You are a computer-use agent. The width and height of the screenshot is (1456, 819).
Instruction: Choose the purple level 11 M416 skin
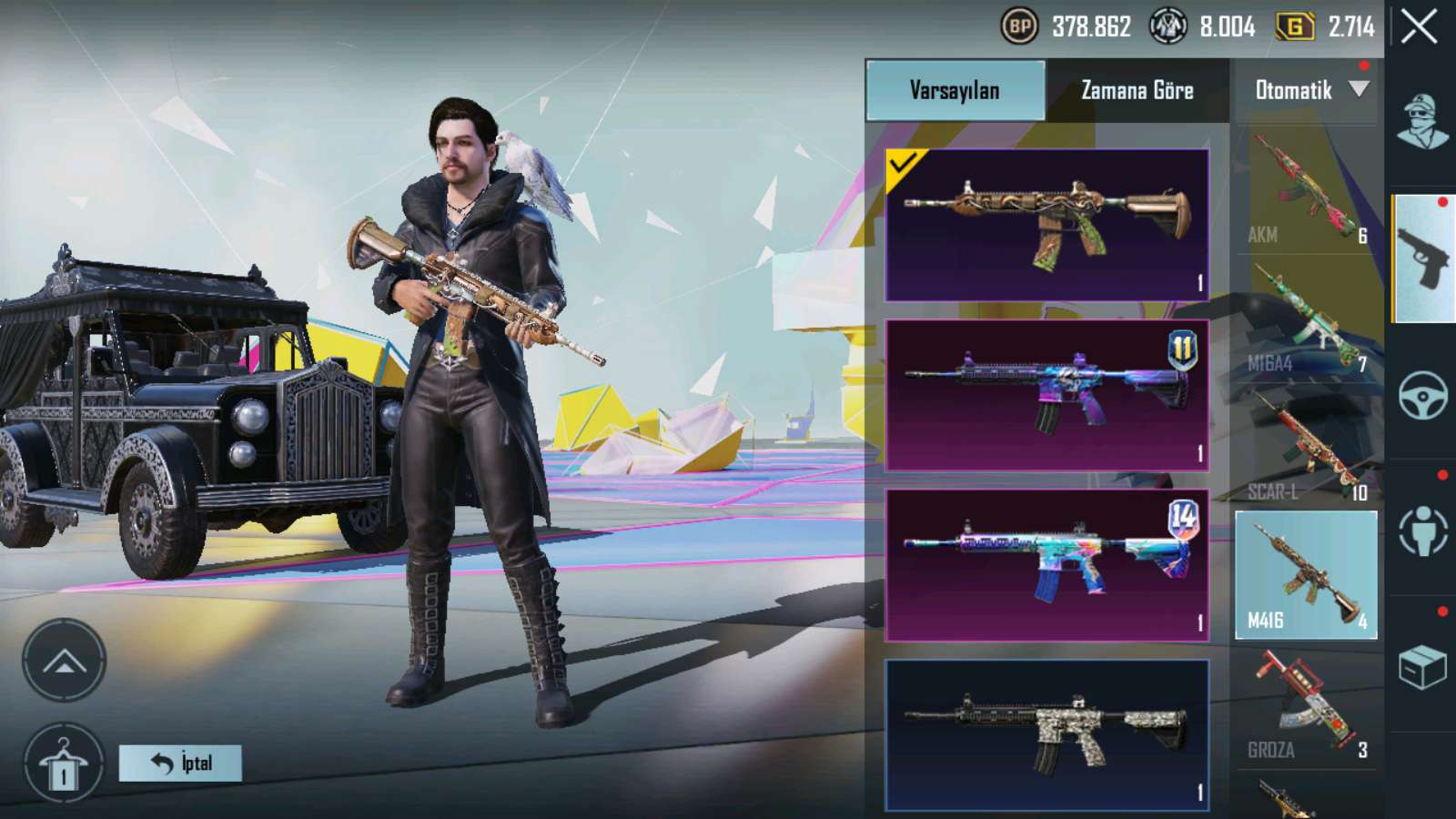1046,395
